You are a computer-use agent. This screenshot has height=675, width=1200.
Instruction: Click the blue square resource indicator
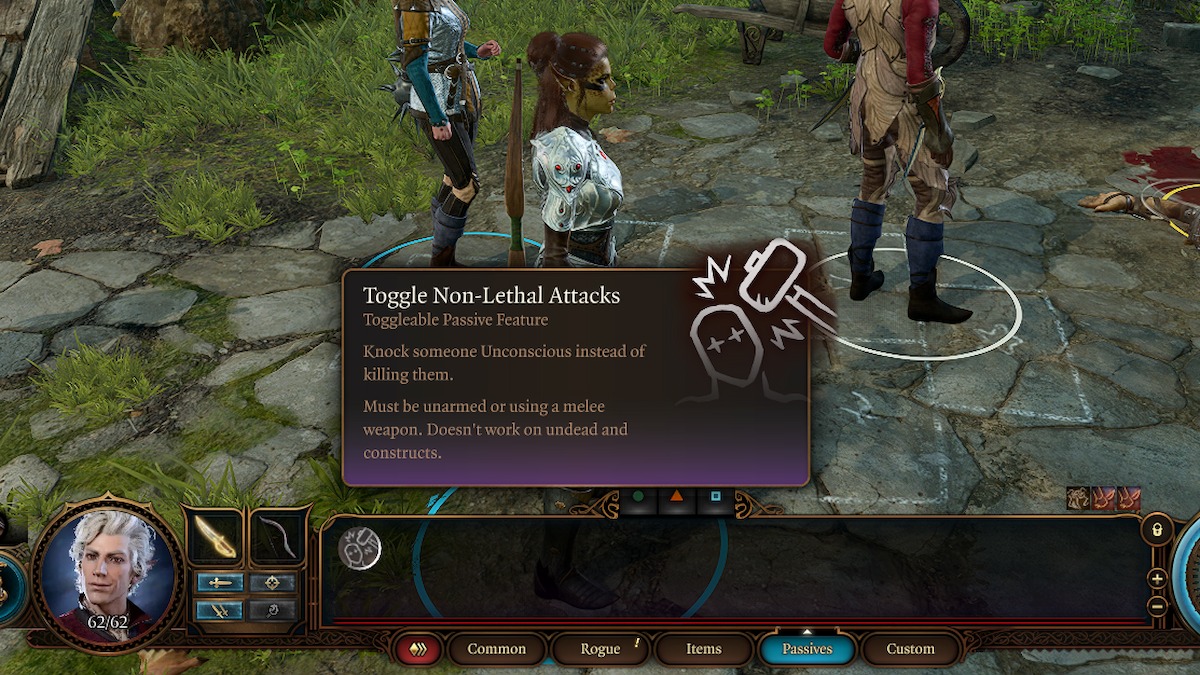716,496
